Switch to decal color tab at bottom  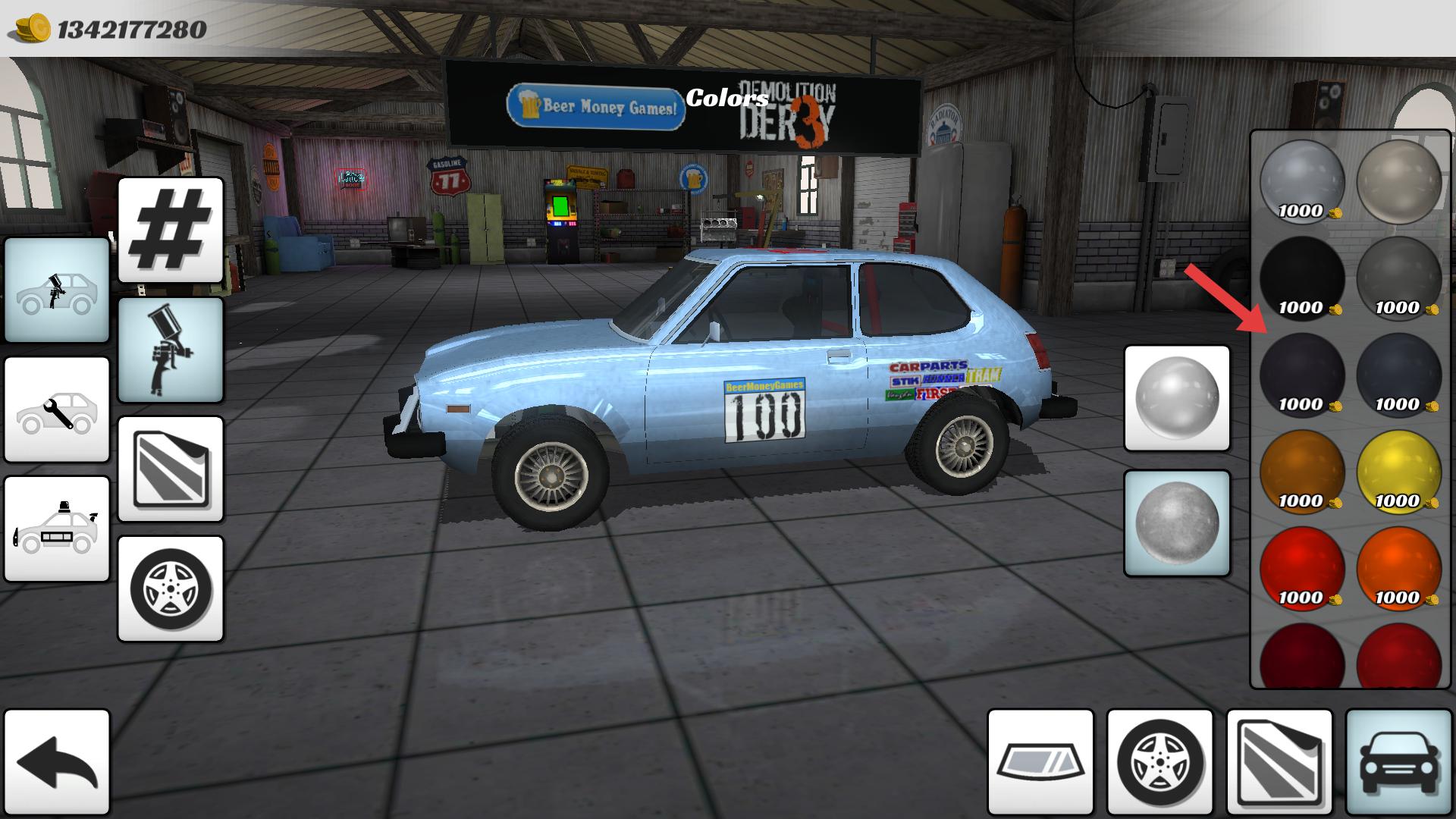tap(1279, 763)
